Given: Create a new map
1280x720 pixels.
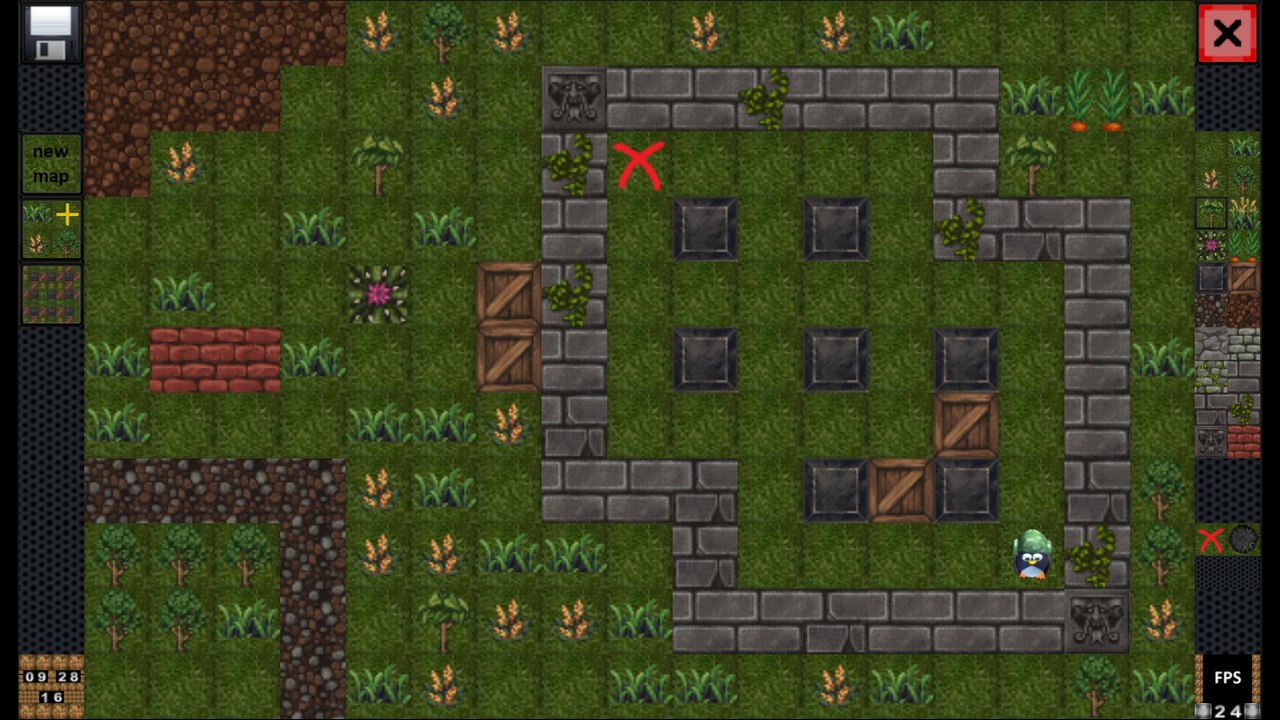Looking at the screenshot, I should coord(51,164).
